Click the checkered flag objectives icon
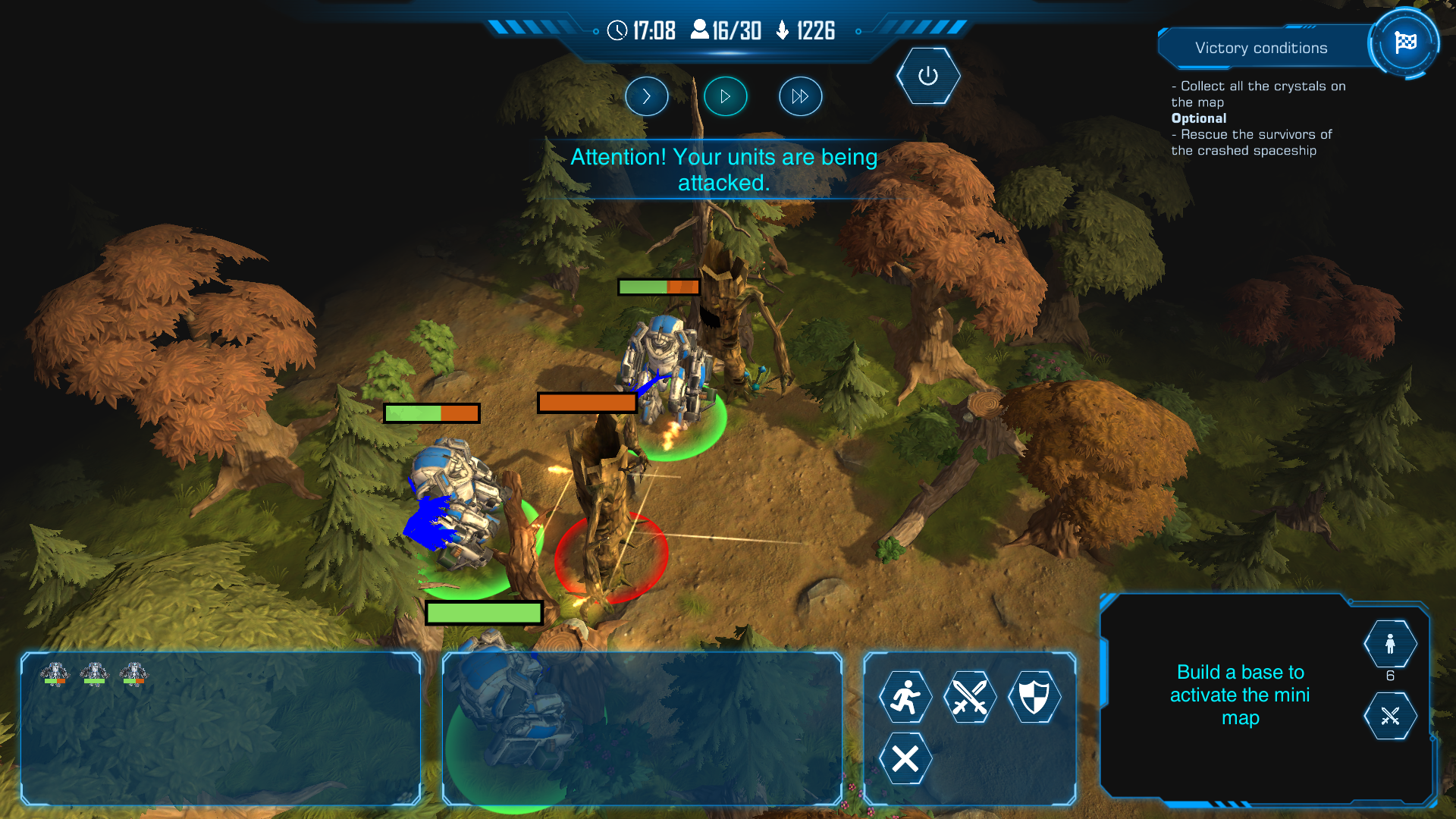The width and height of the screenshot is (1456, 819). [x=1404, y=42]
